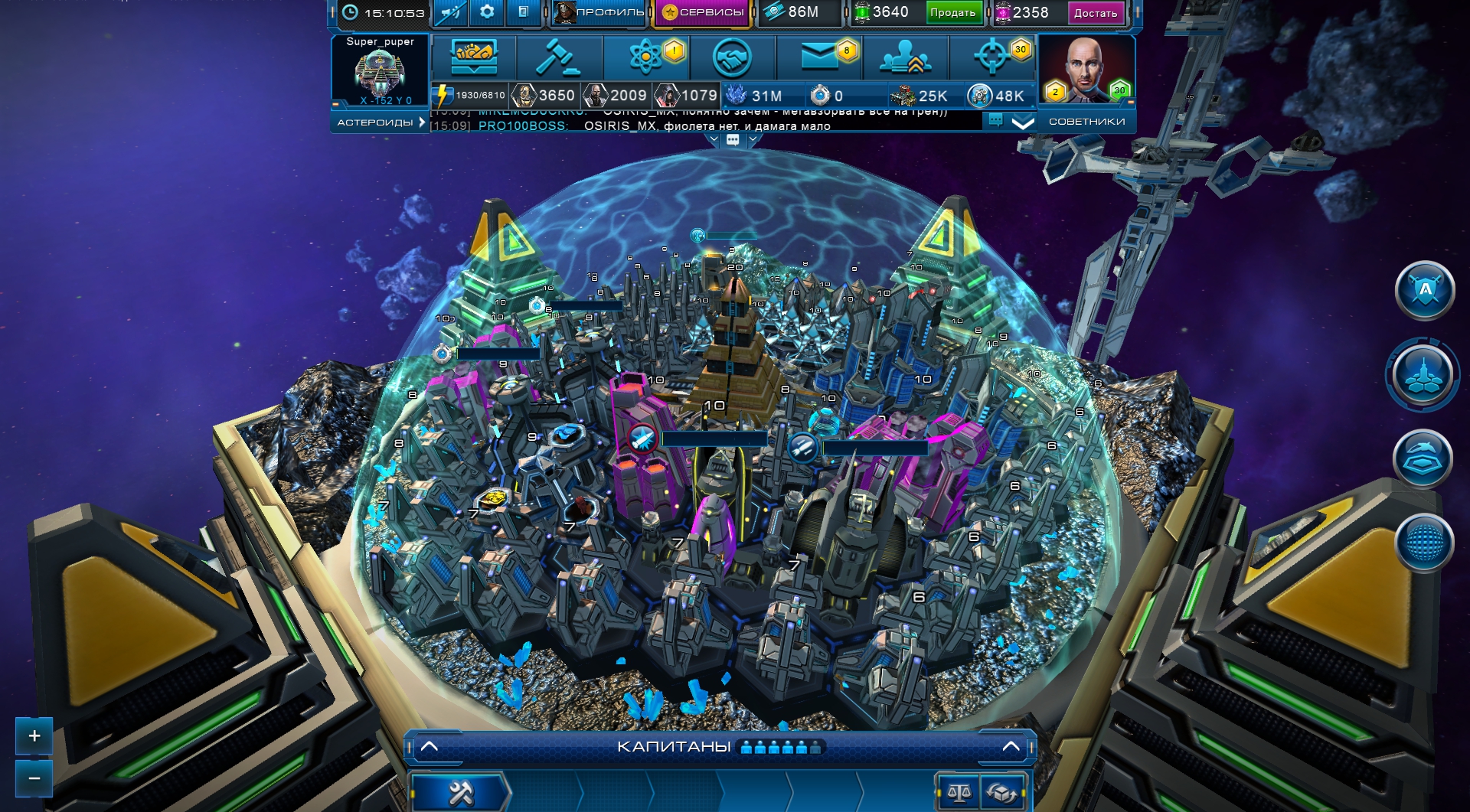The width and height of the screenshot is (1470, 812).
Task: Open the globe map round button
Action: pos(1424,543)
